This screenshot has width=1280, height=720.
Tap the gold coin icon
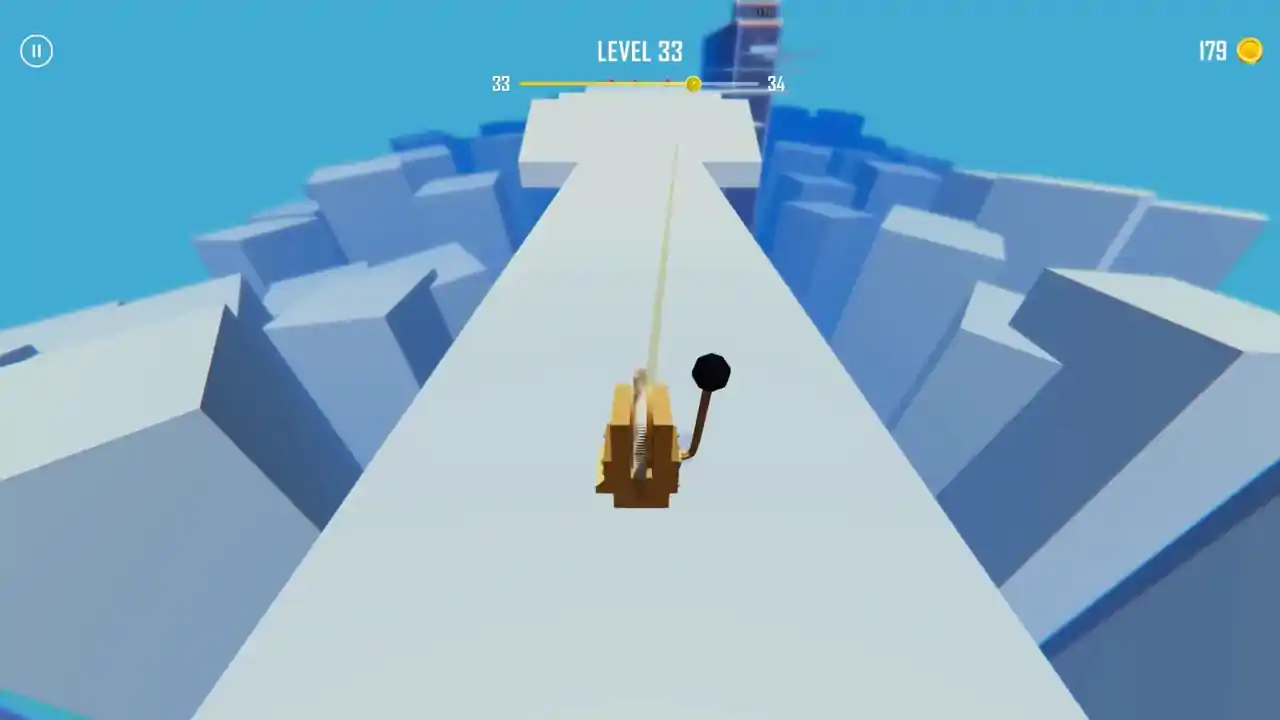pyautogui.click(x=1251, y=51)
